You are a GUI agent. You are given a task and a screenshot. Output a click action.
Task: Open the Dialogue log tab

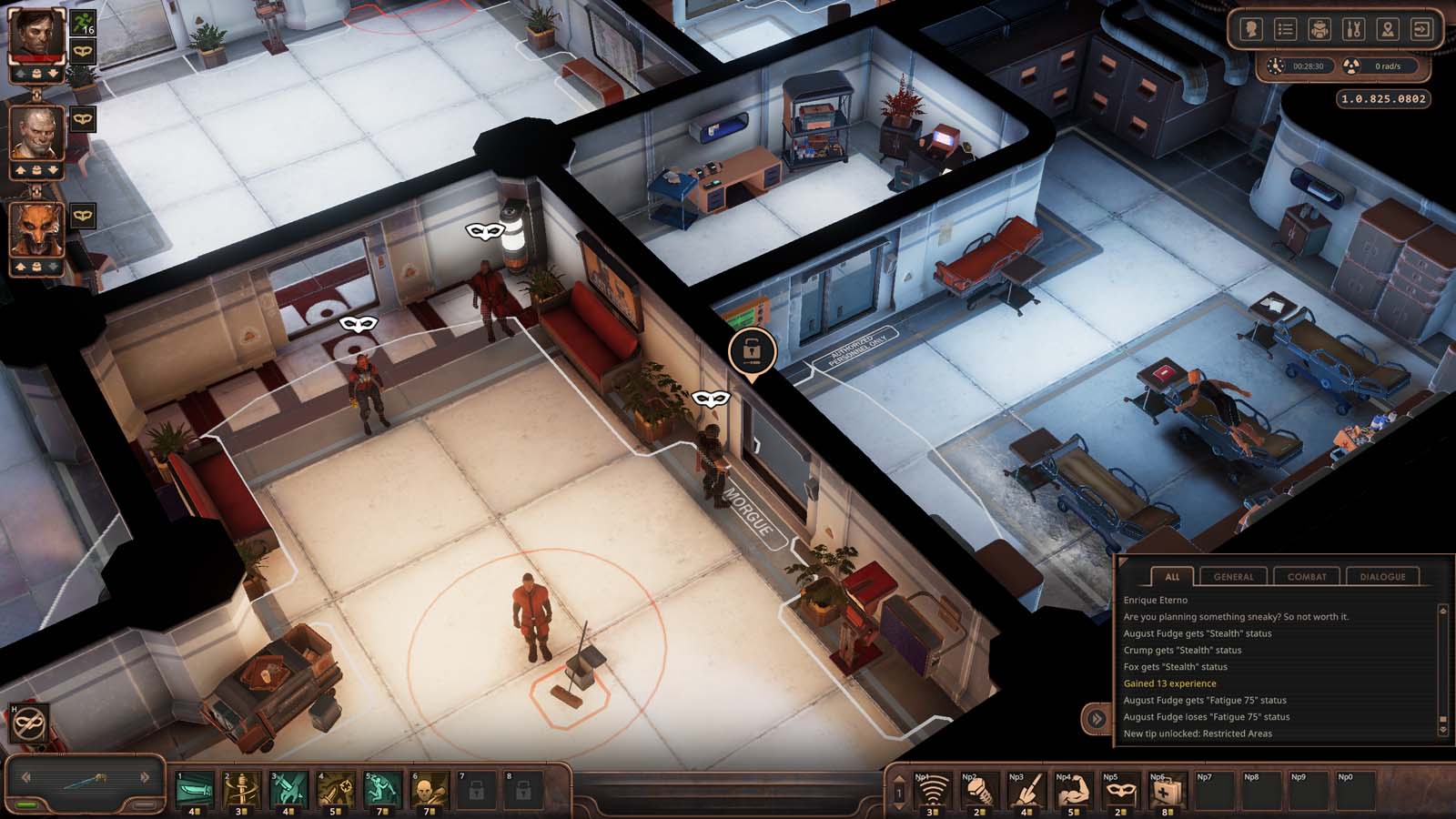tap(1382, 576)
